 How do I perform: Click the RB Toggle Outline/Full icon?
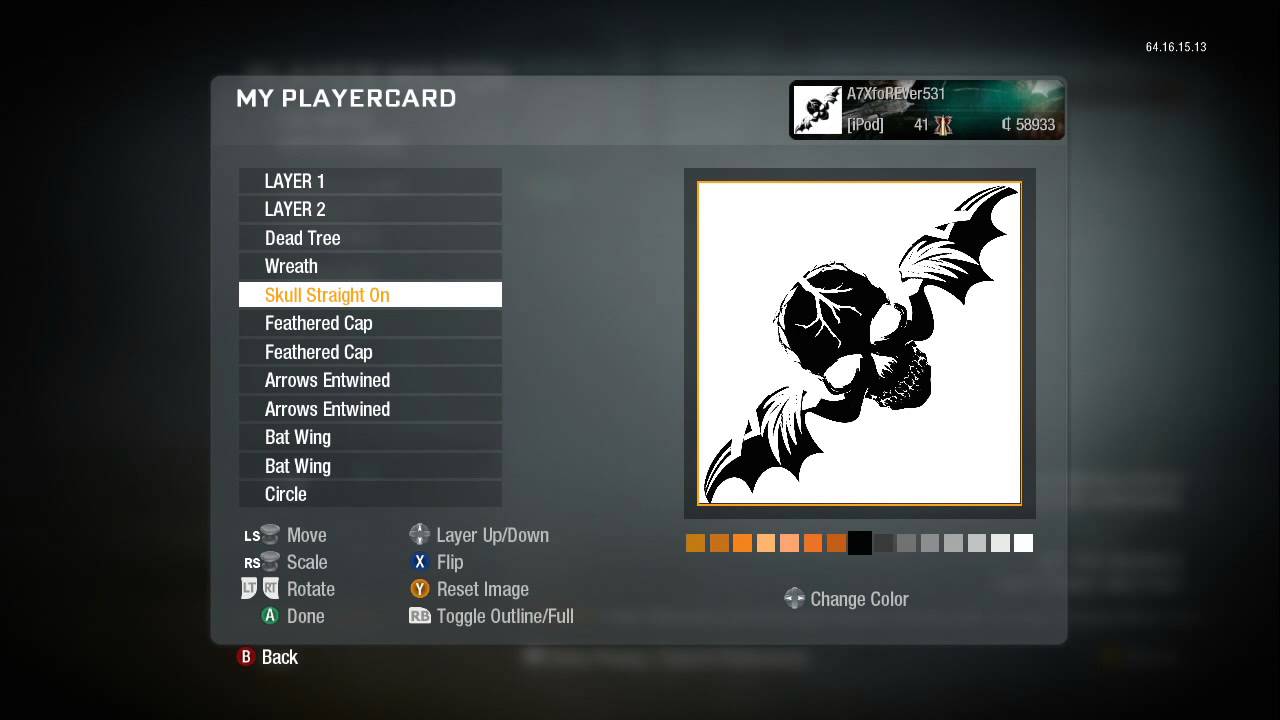click(x=420, y=616)
